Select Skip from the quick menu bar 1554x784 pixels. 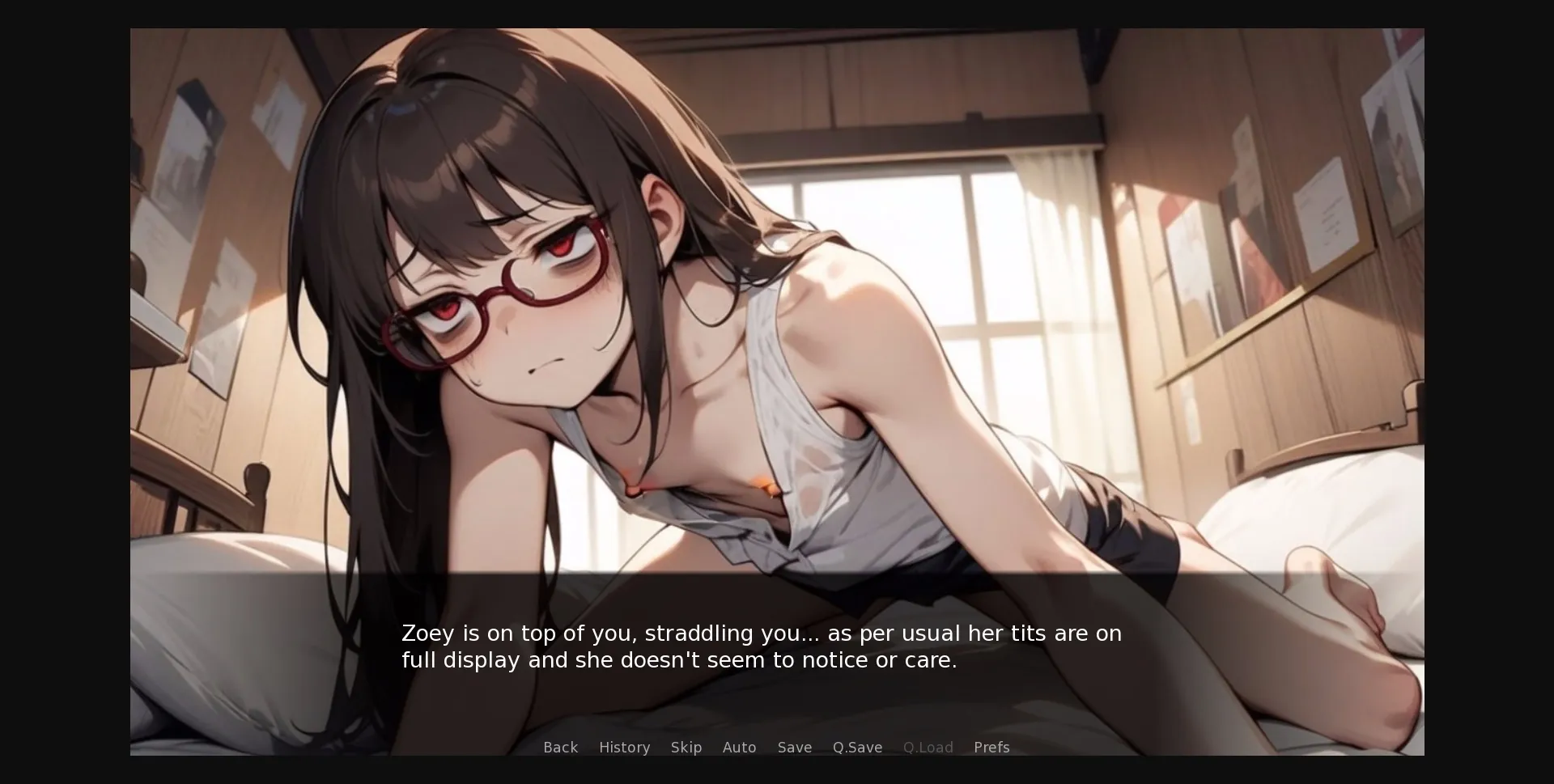[x=686, y=748]
